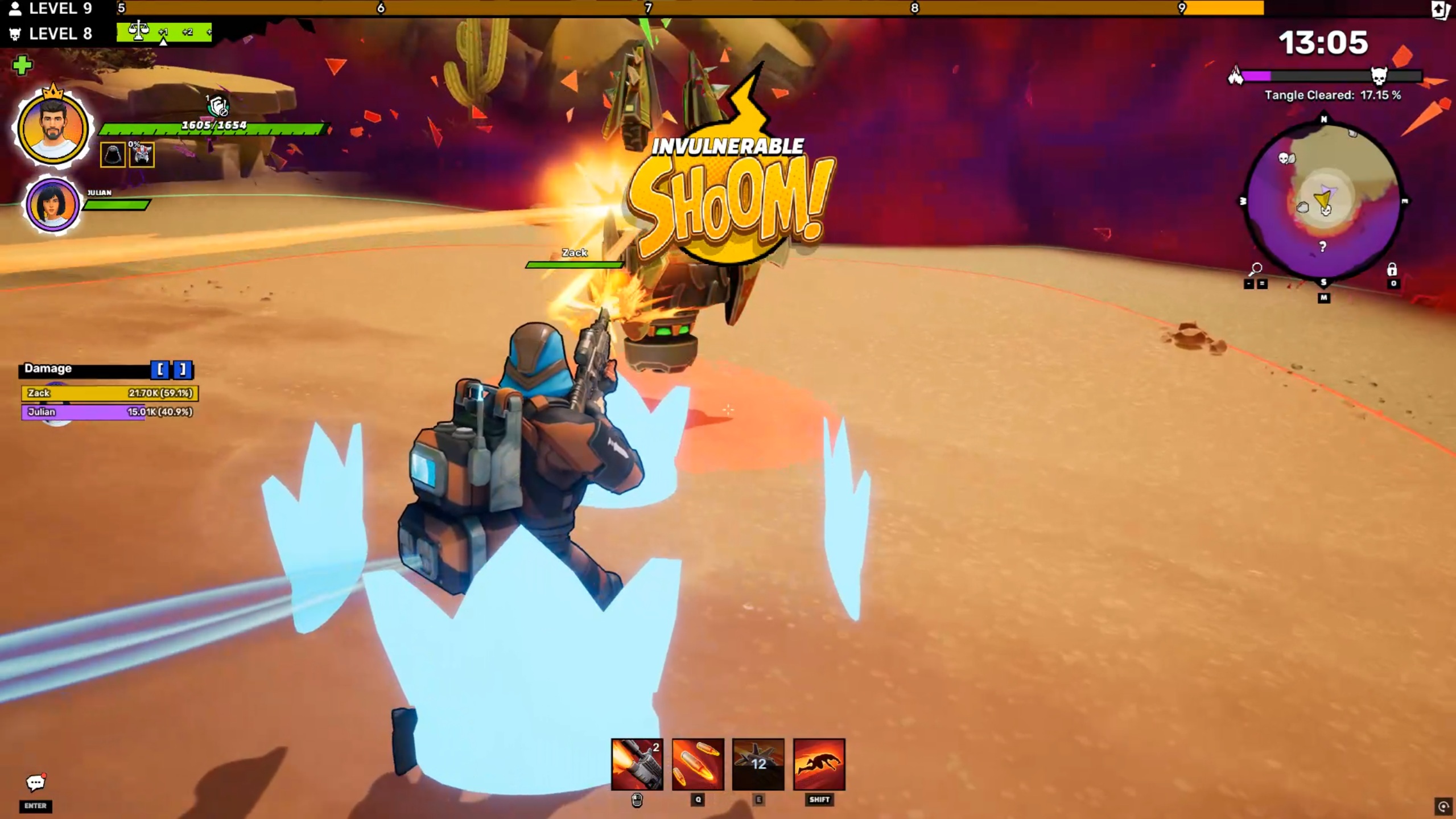Click the scales balance icon
Viewport: 1456px width, 819px height.
coord(138,31)
